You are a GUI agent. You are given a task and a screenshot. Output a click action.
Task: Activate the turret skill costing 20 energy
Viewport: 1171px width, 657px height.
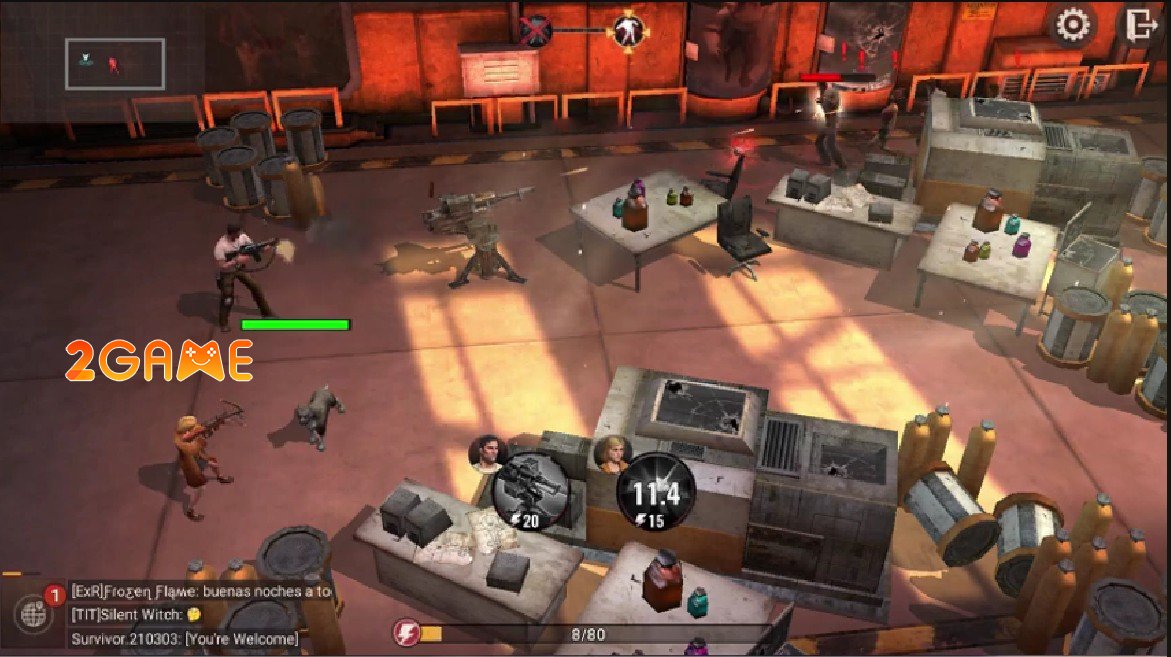pyautogui.click(x=530, y=490)
